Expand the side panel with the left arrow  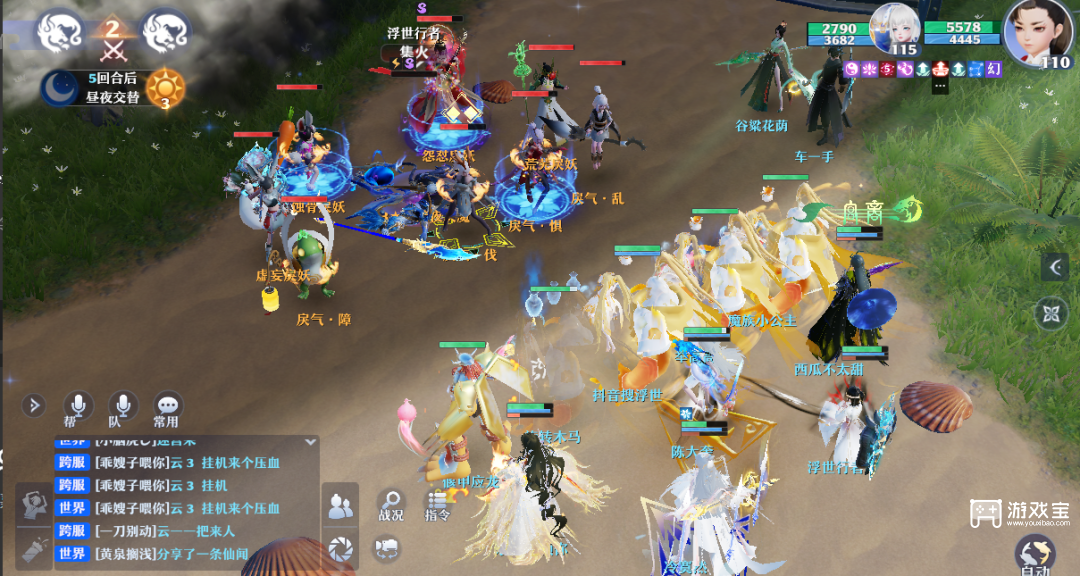[1055, 266]
